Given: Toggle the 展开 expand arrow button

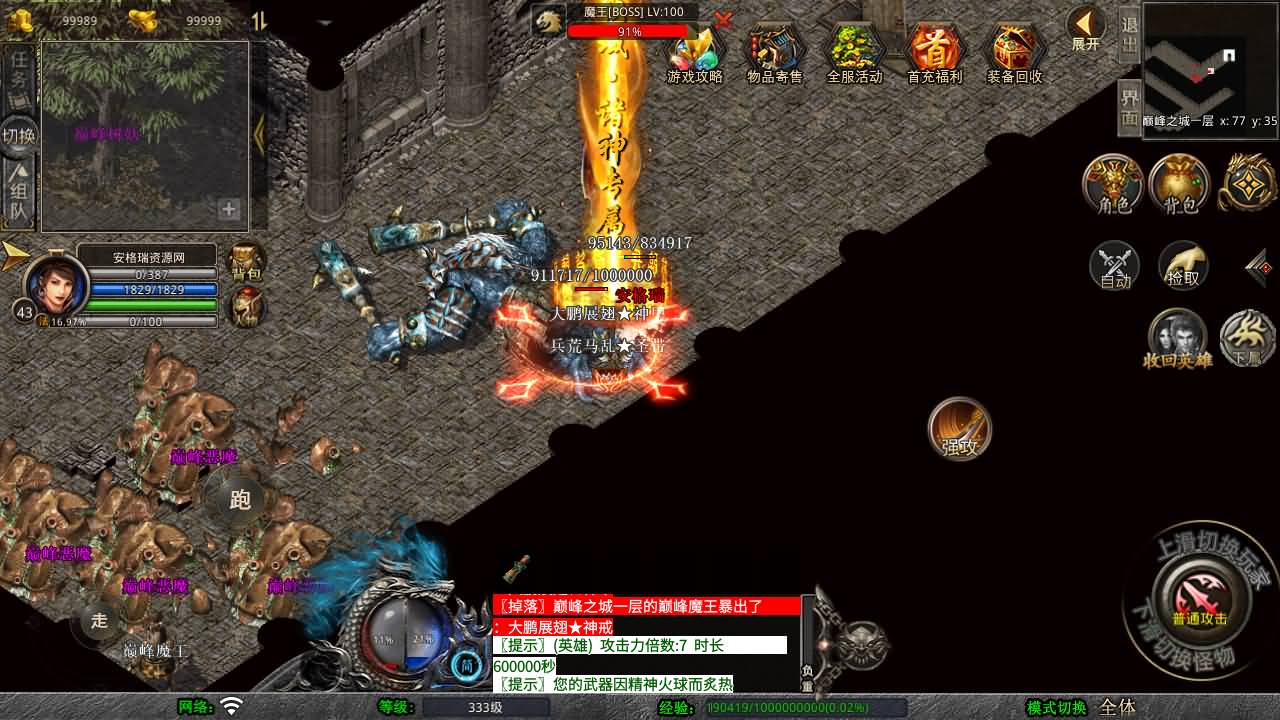Looking at the screenshot, I should (x=1085, y=28).
